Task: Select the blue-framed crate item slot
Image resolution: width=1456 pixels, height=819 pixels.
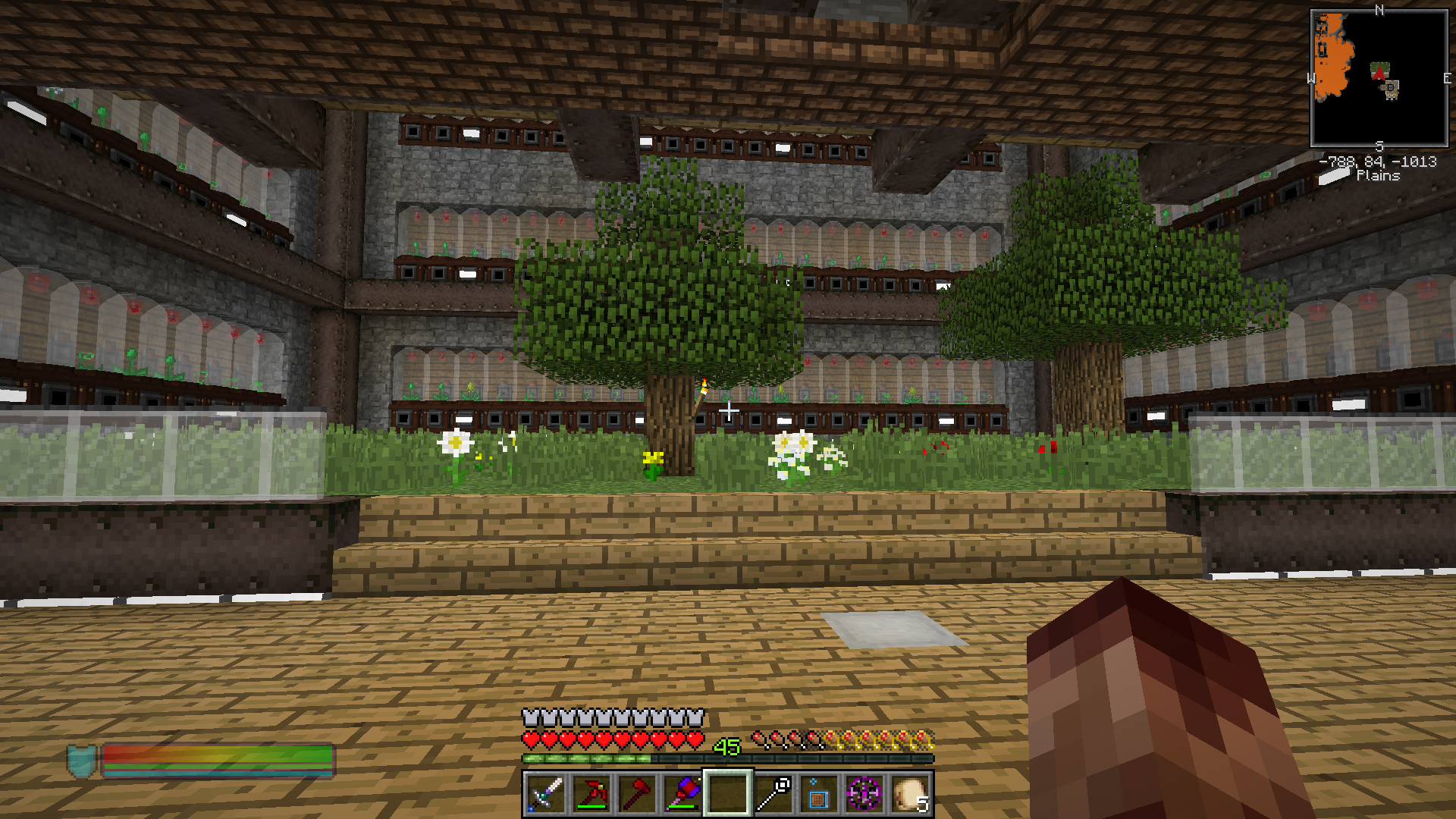Action: point(818,794)
